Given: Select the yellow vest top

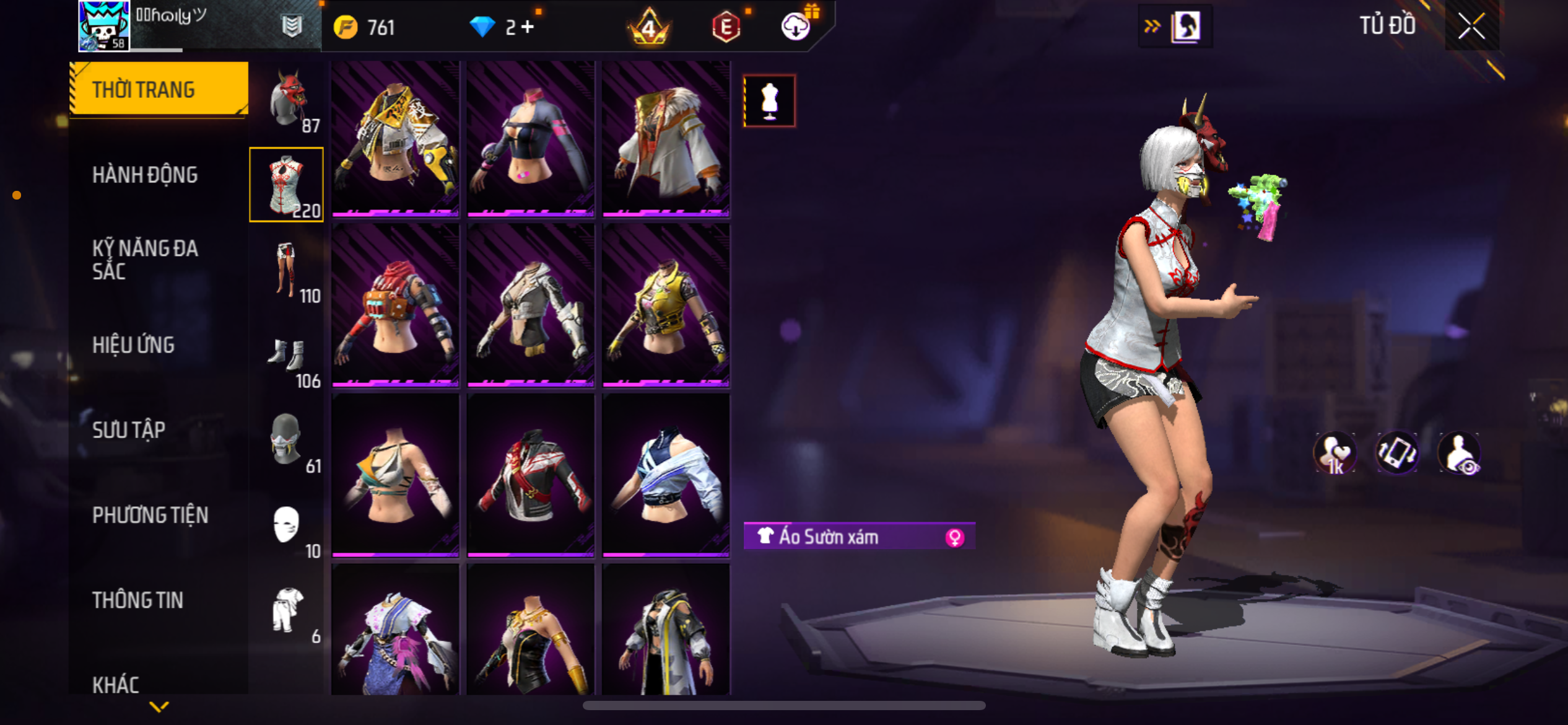Looking at the screenshot, I should [666, 305].
